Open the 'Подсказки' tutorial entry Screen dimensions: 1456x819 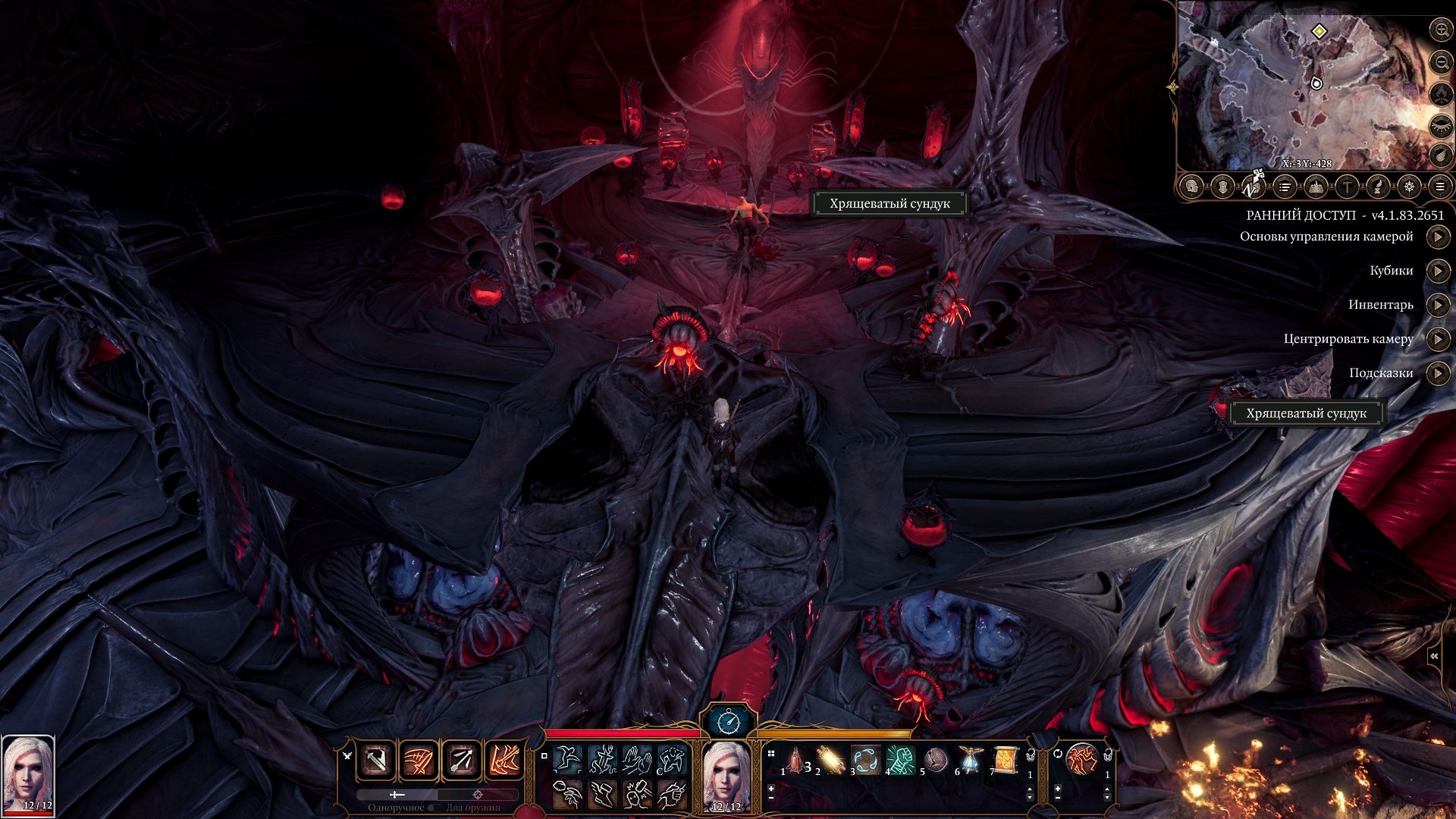pos(1438,373)
